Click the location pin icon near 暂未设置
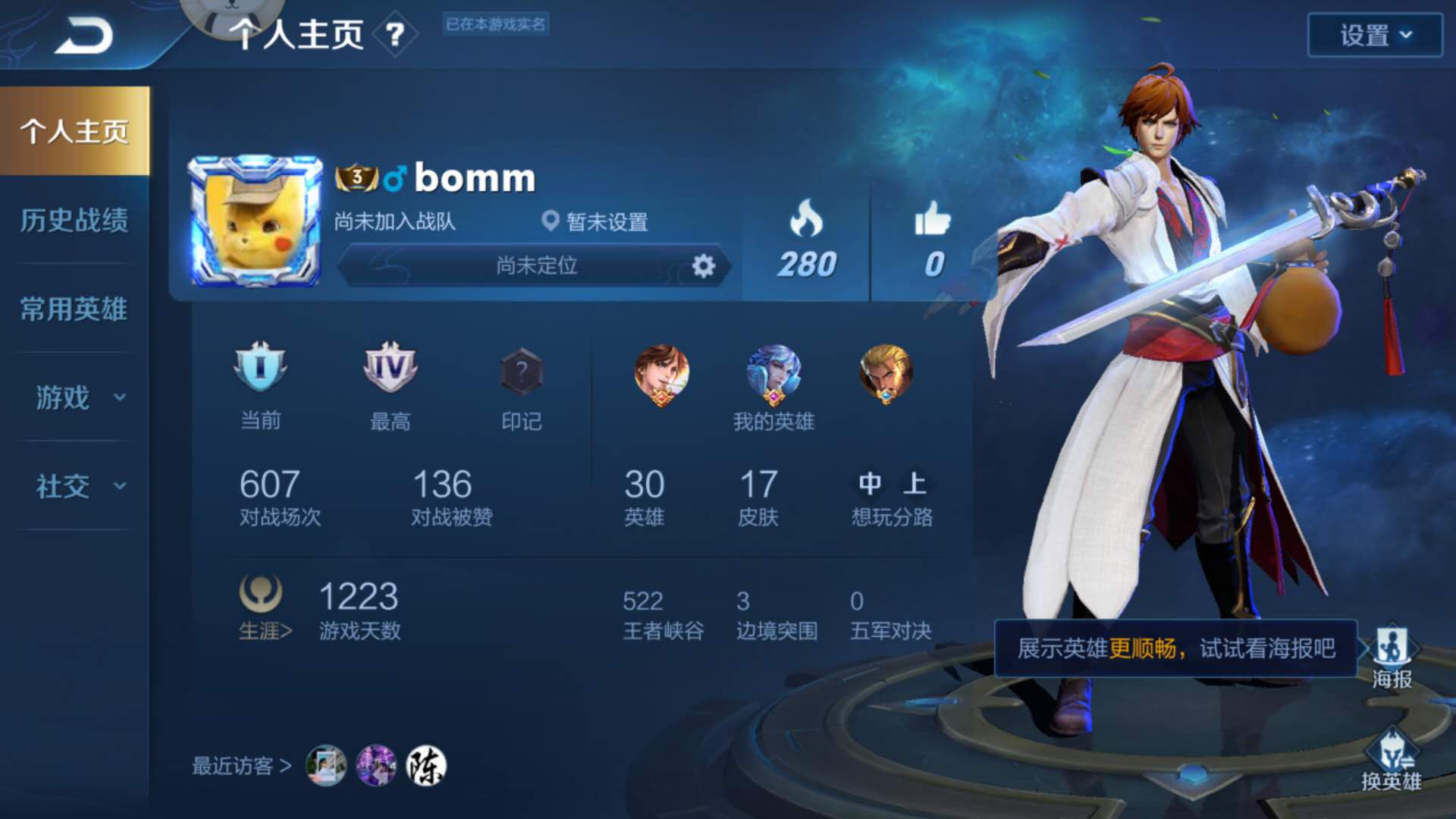Screen dimensions: 1456x819 pos(552,224)
